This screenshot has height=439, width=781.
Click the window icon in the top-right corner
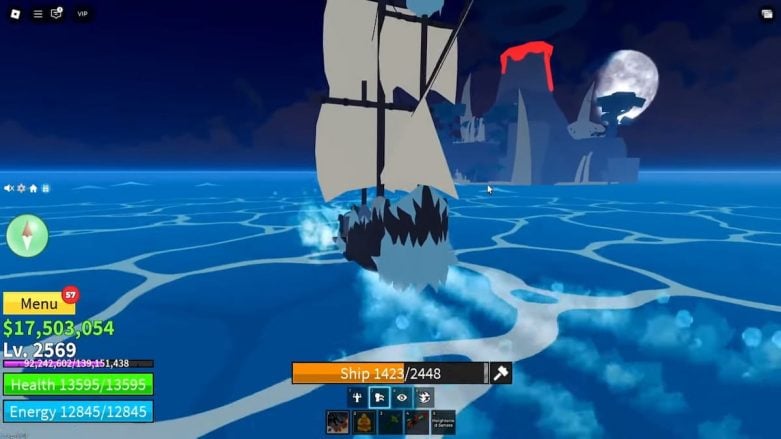[765, 14]
